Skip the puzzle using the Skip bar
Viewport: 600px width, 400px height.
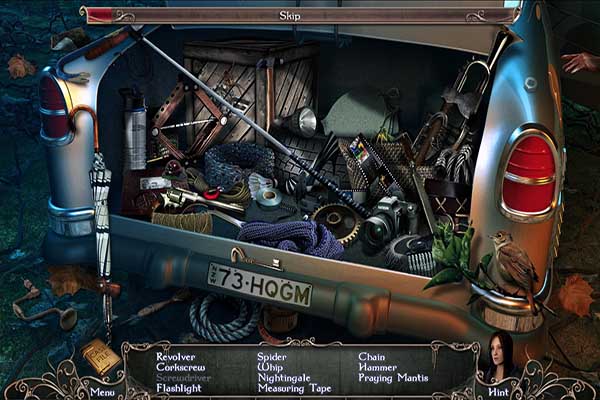(300, 16)
